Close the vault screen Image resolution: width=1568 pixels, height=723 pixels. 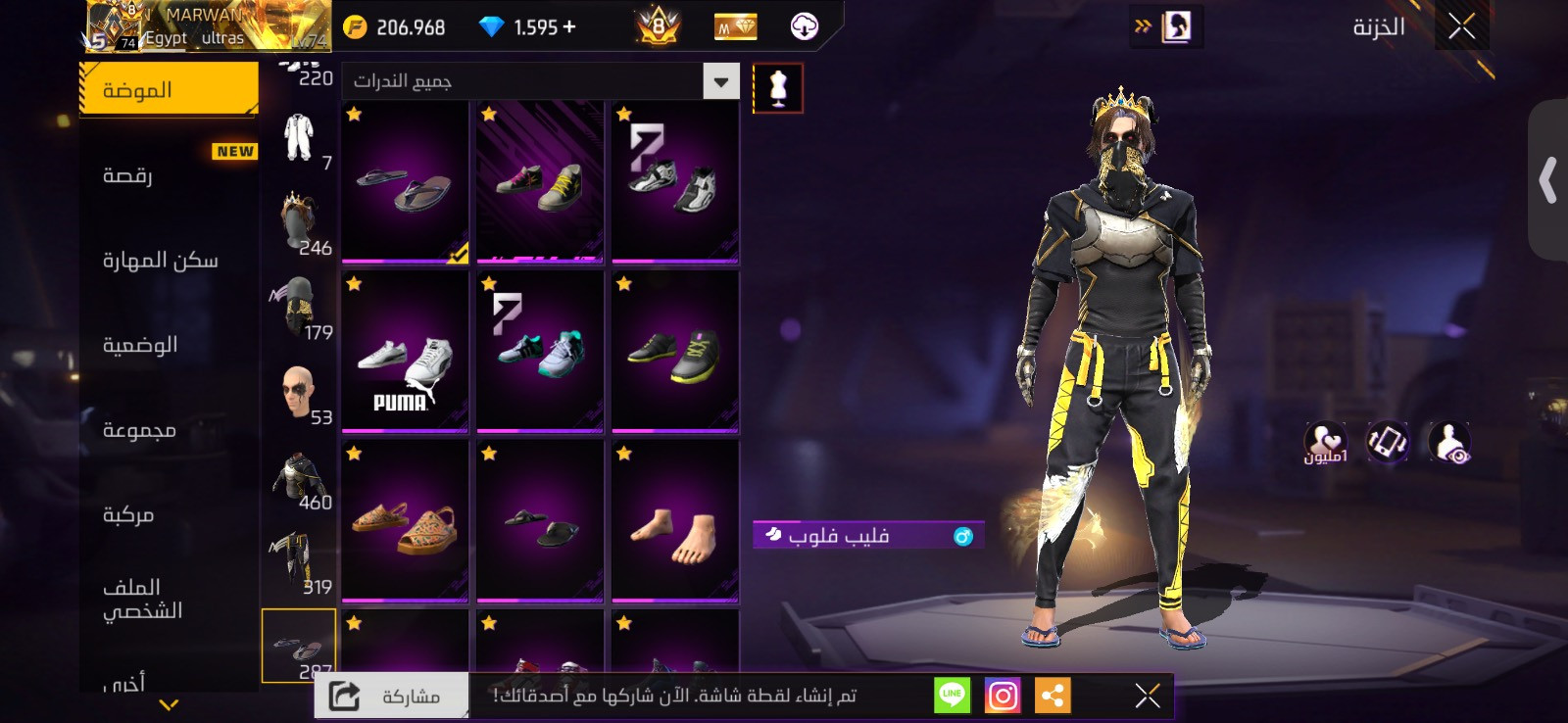[x=1461, y=26]
